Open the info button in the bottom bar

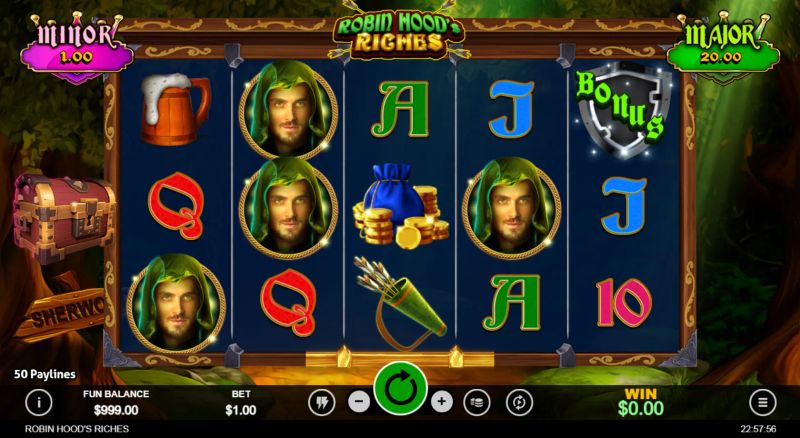coord(38,402)
